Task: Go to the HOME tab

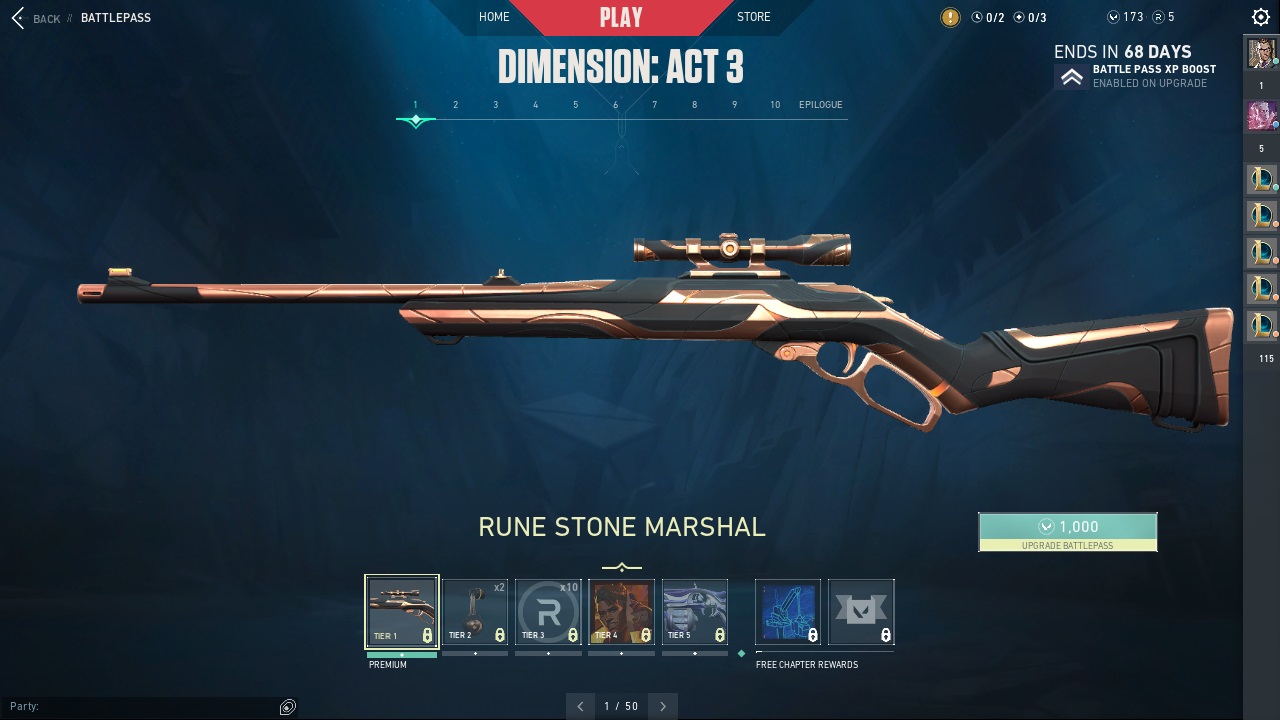Action: pos(494,17)
